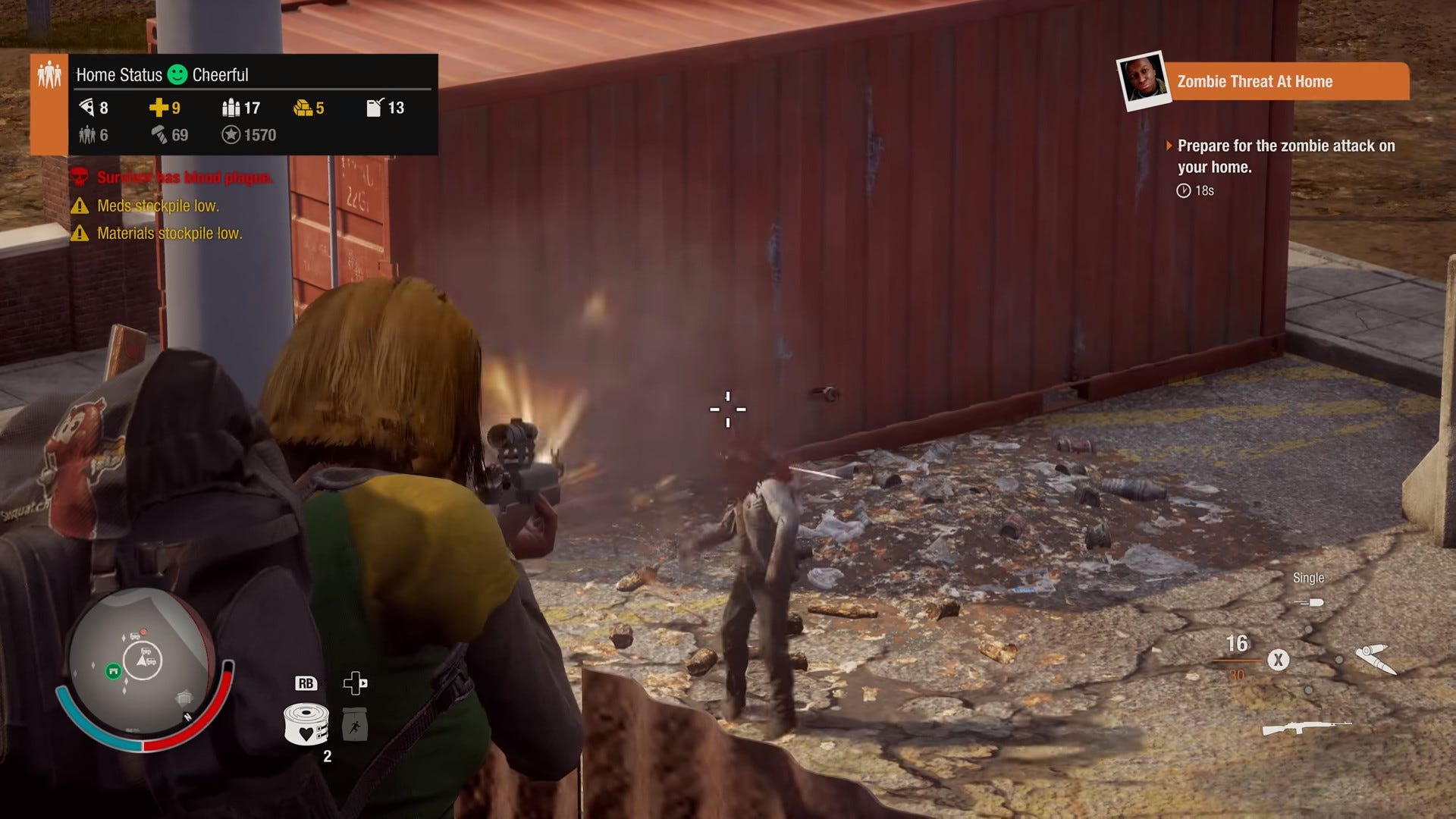This screenshot has width=1456, height=819.
Task: Click the Home Status Cheerful header
Action: pyautogui.click(x=162, y=75)
